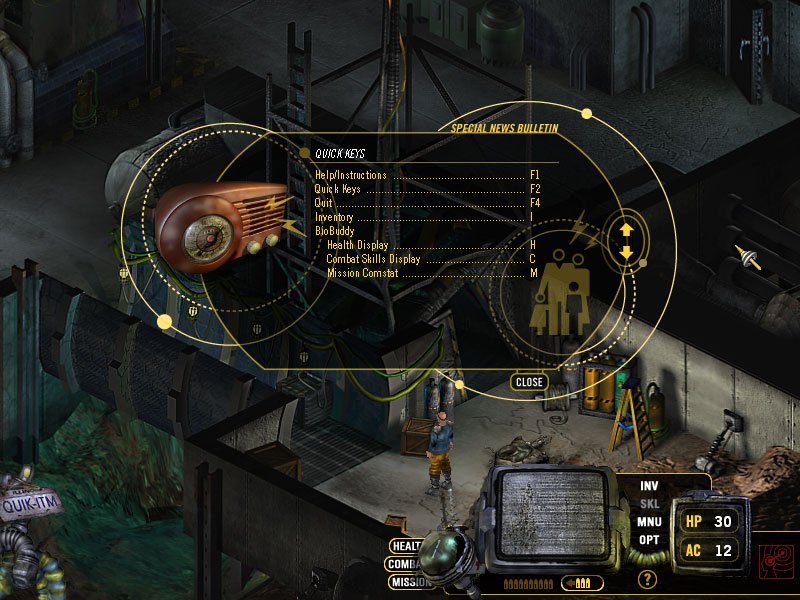This screenshot has width=800, height=600.
Task: Click the question mark help button
Action: tap(648, 579)
